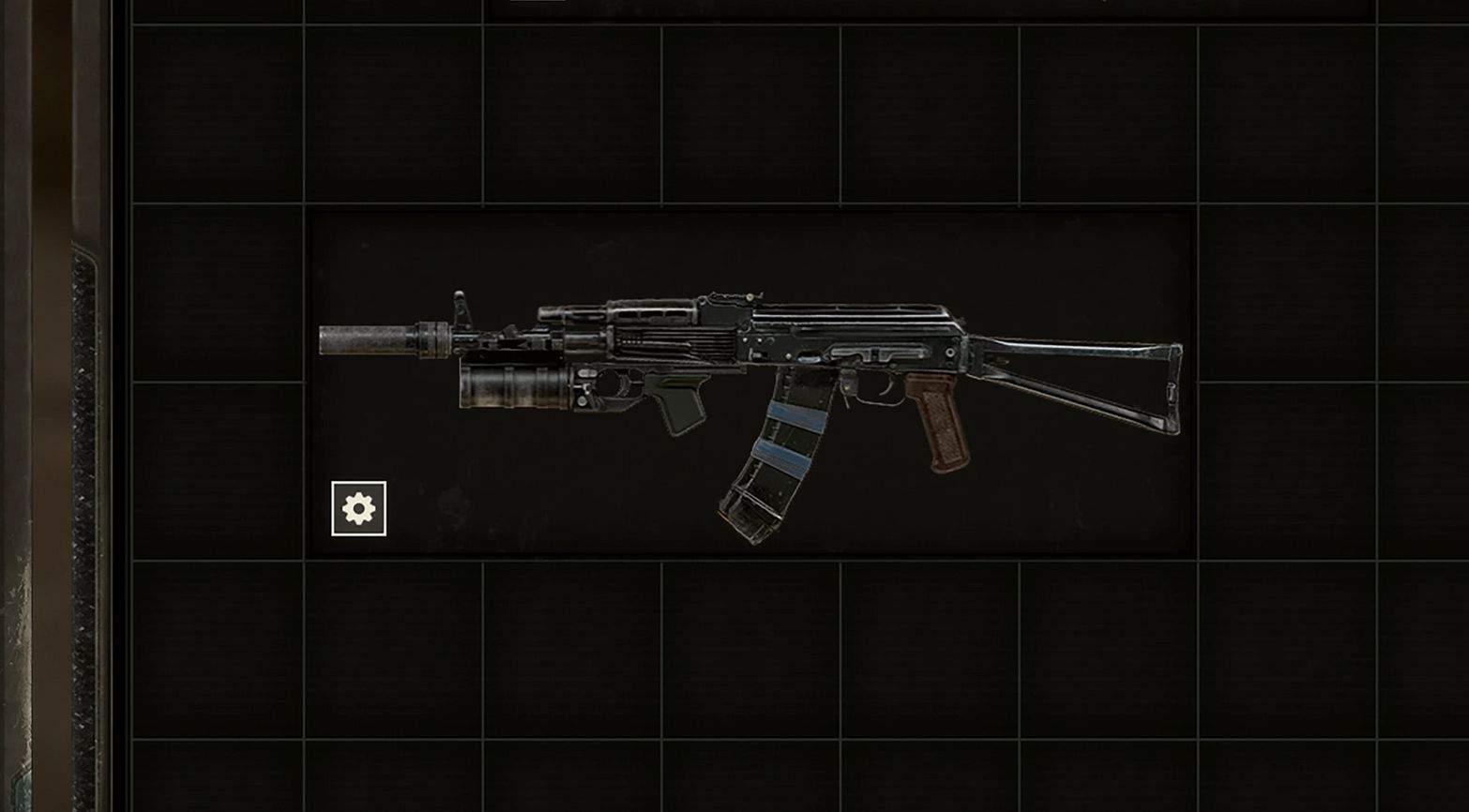Select the taped double magazine on the rifle
The height and width of the screenshot is (812, 1469).
779,450
